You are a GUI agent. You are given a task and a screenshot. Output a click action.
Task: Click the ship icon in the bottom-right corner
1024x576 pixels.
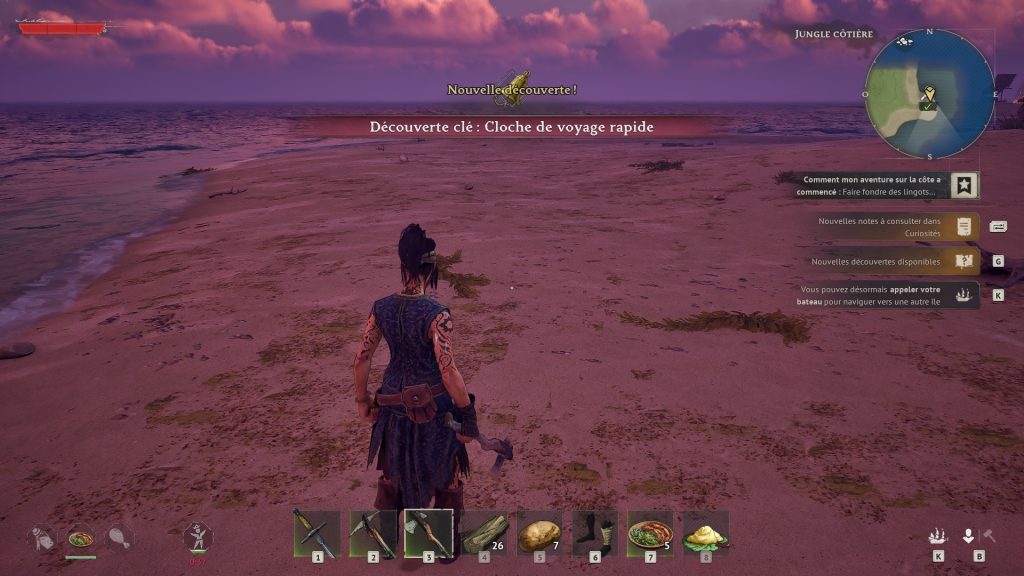point(937,536)
